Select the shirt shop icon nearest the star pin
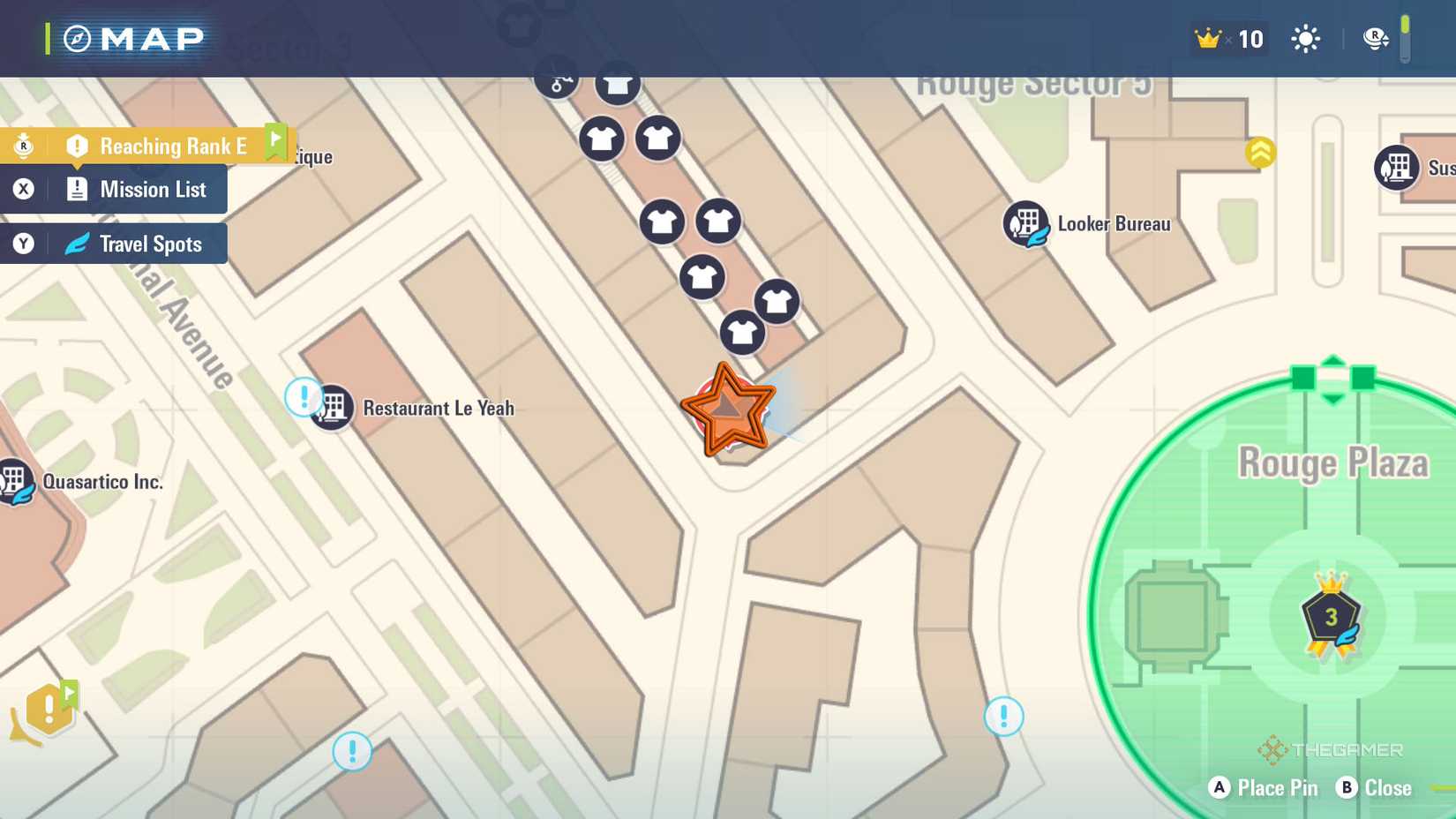Viewport: 1456px width, 819px height. click(x=744, y=334)
